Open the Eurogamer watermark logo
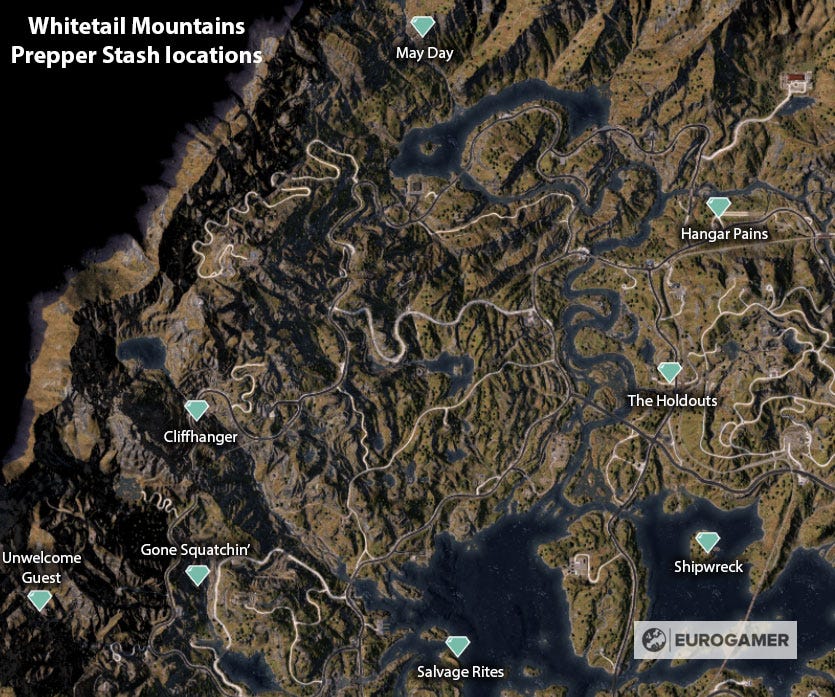The height and width of the screenshot is (697, 835). pos(715,640)
